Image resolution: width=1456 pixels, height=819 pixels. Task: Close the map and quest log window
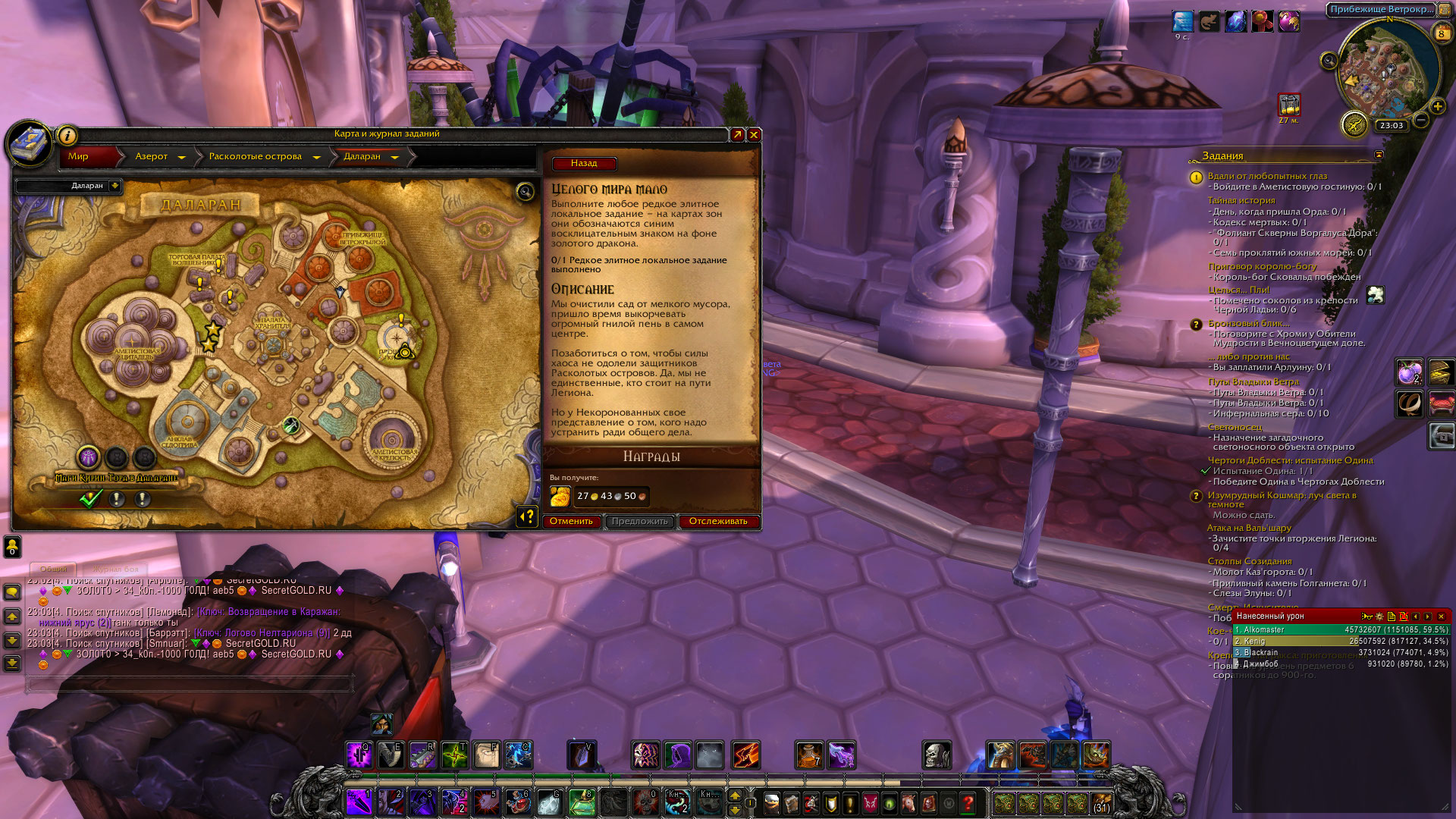[754, 134]
